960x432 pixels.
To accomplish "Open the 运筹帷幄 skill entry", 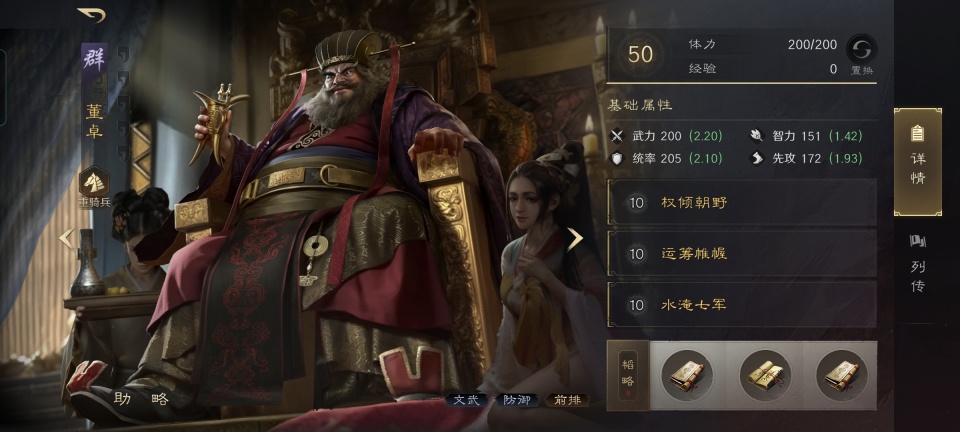I will (742, 253).
